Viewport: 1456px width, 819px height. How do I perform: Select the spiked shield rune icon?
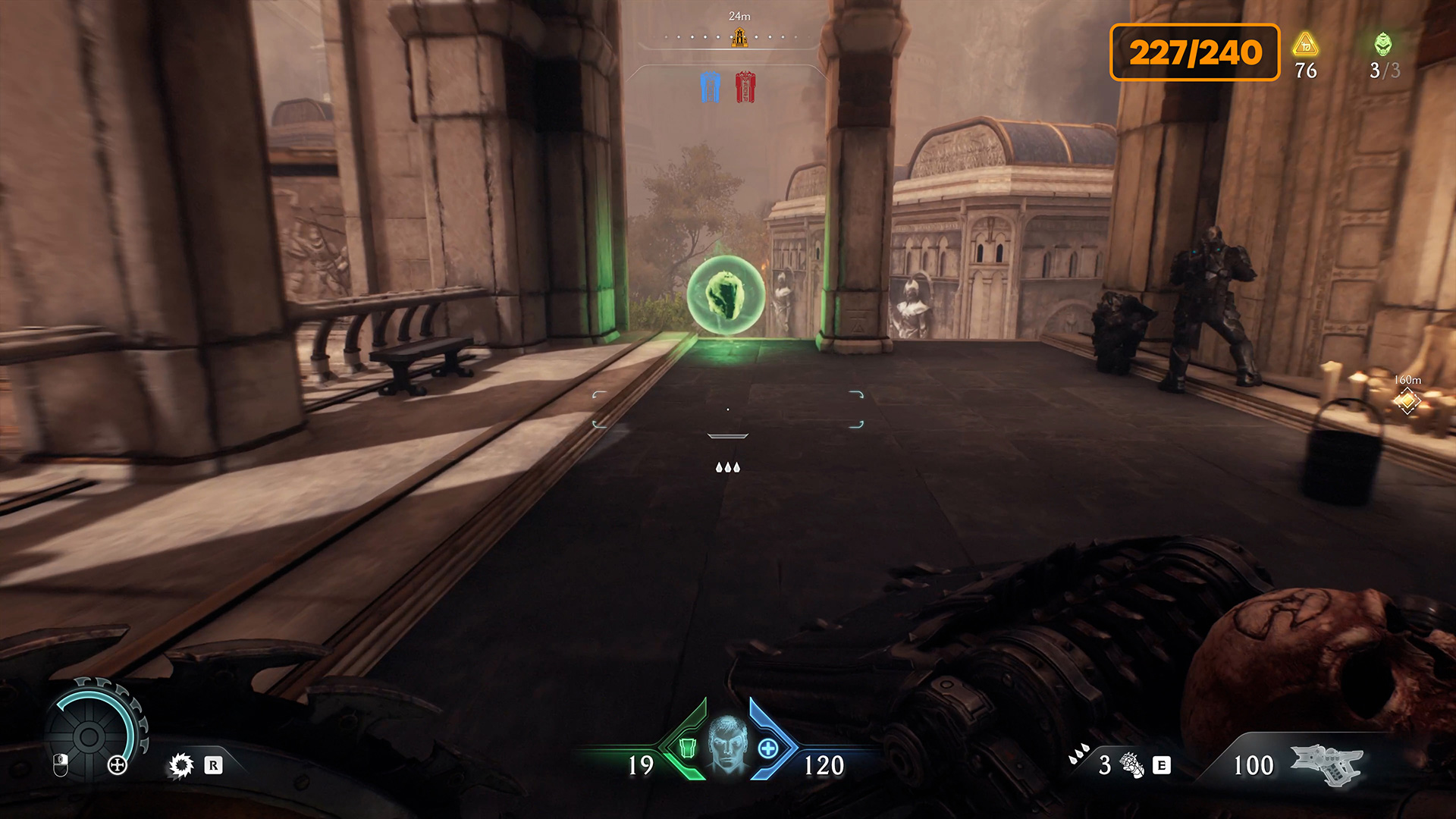tap(181, 765)
